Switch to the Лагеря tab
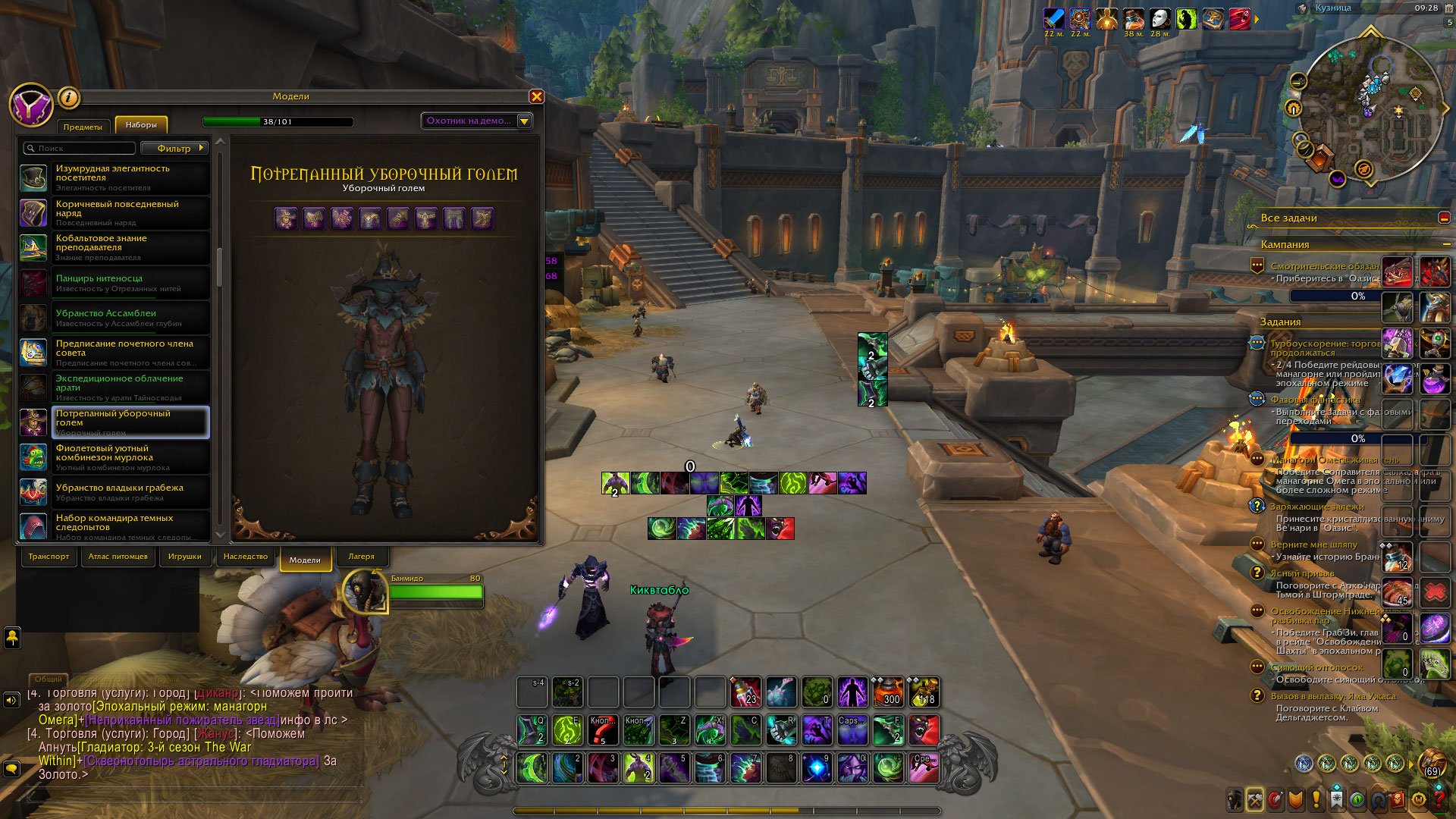1456x819 pixels. tap(361, 557)
